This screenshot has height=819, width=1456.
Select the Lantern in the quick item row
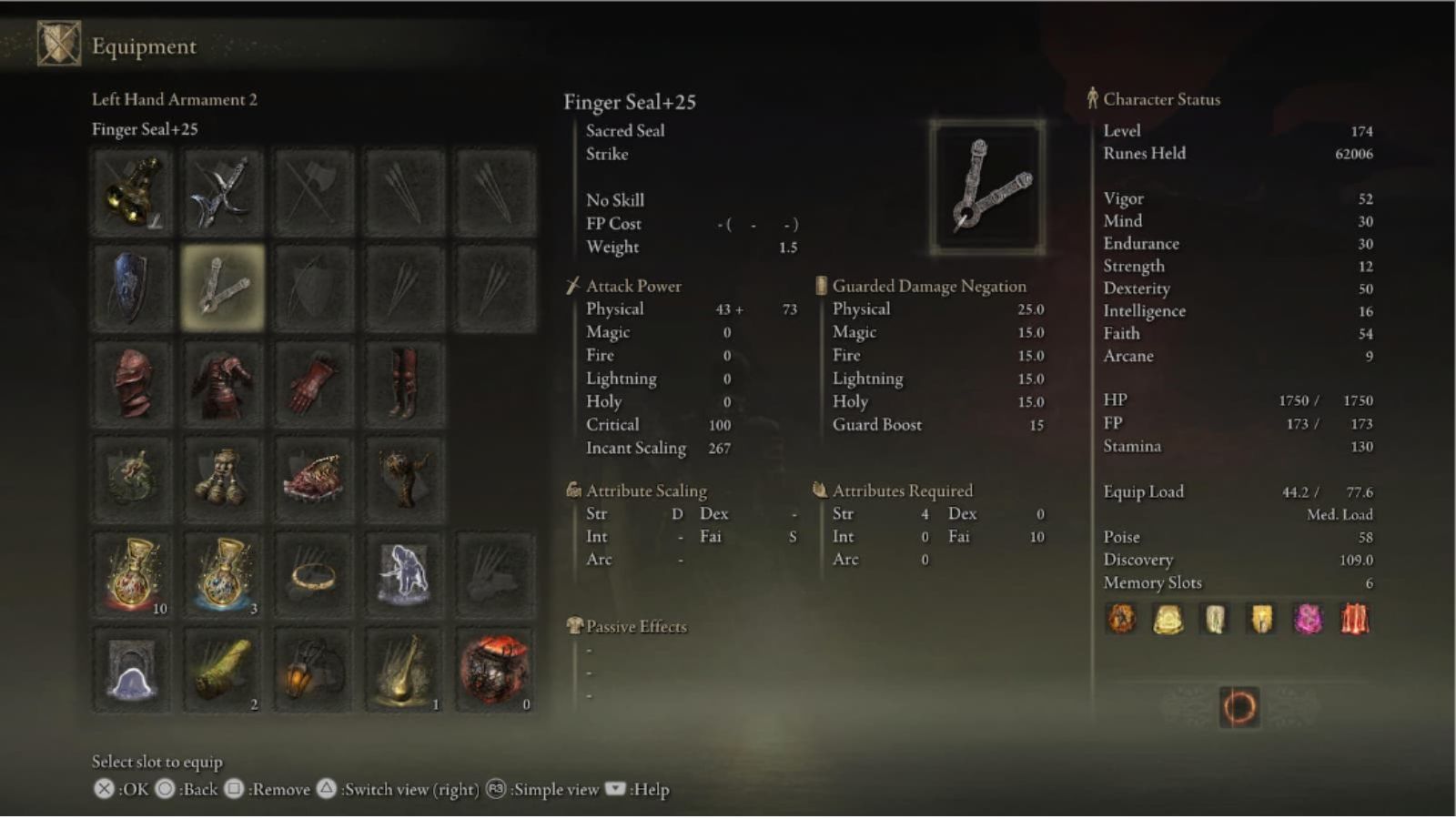[x=313, y=671]
